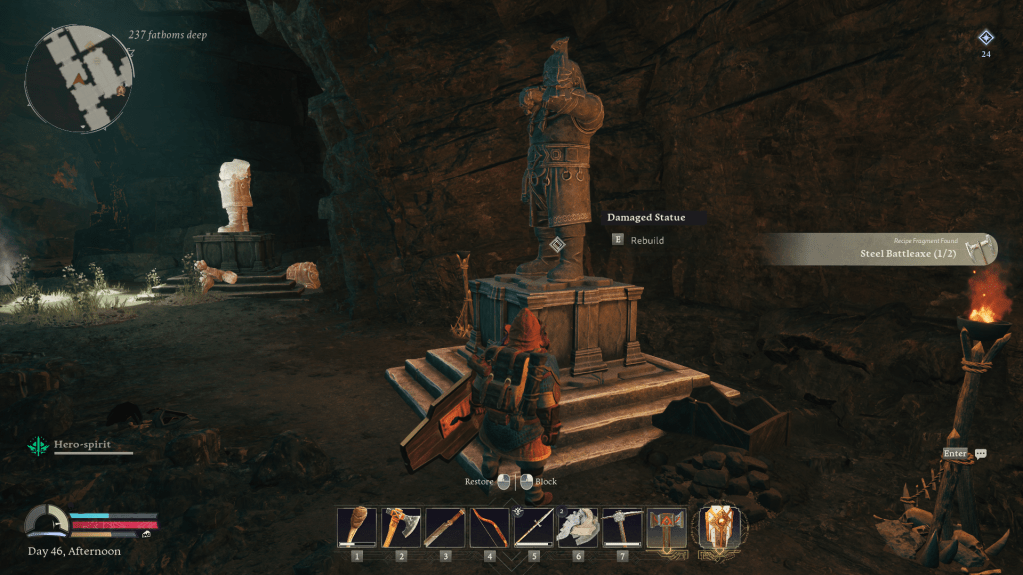Screen dimensions: 1023x575
Task: Select the two-handed hammer slot
Action: 666,527
